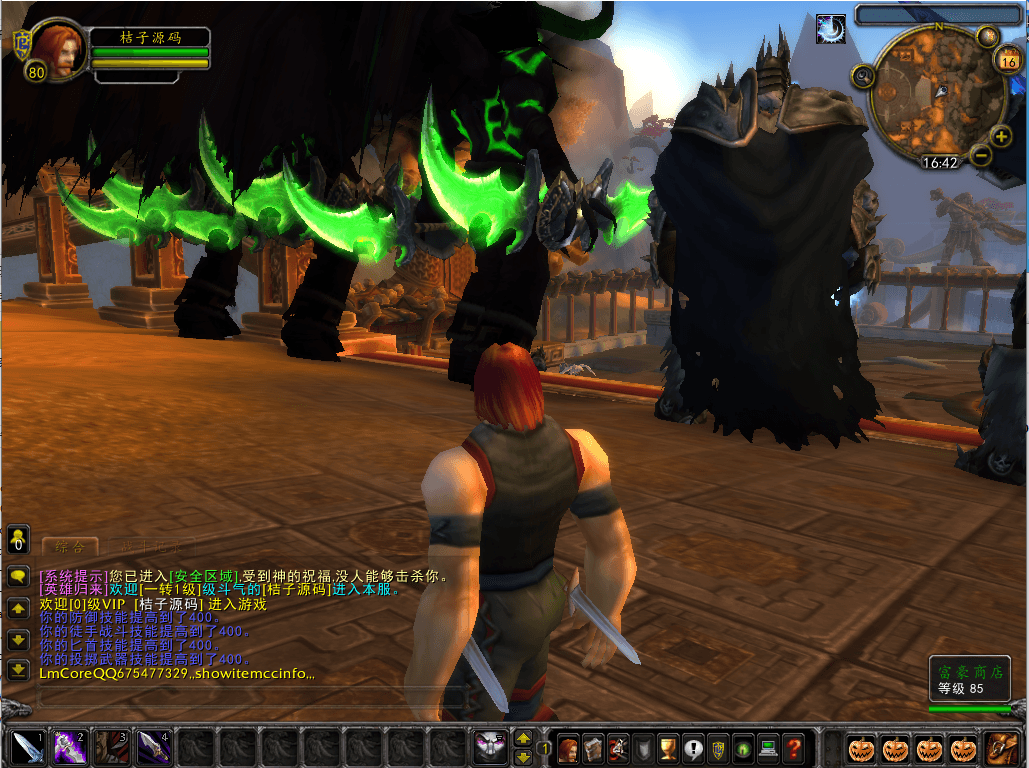Screen dimensions: 1029x768
Task: Zoom in the minimap with plus button
Action: click(1001, 137)
